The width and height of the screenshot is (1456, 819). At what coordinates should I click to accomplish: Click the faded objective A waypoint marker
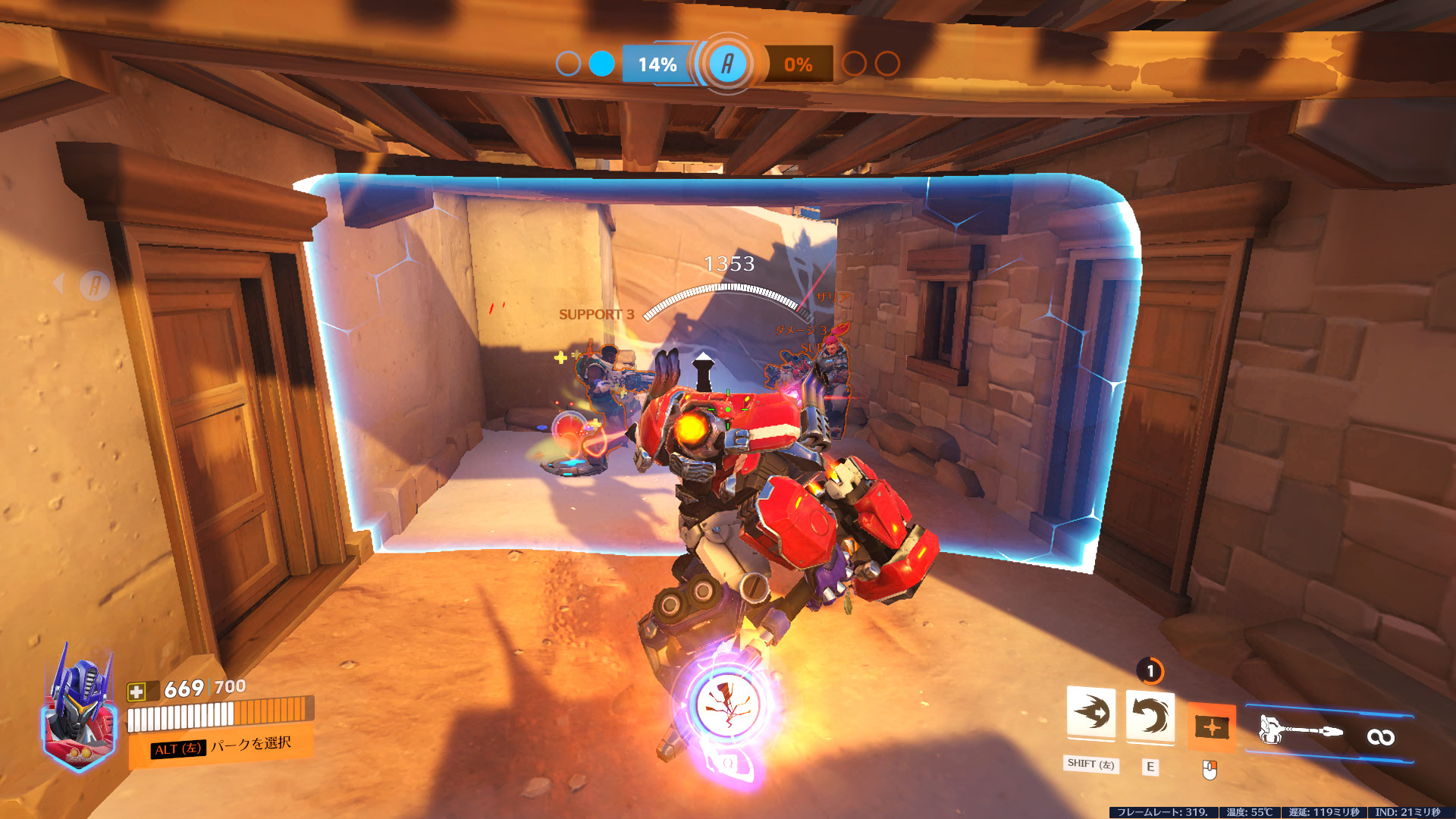[95, 286]
